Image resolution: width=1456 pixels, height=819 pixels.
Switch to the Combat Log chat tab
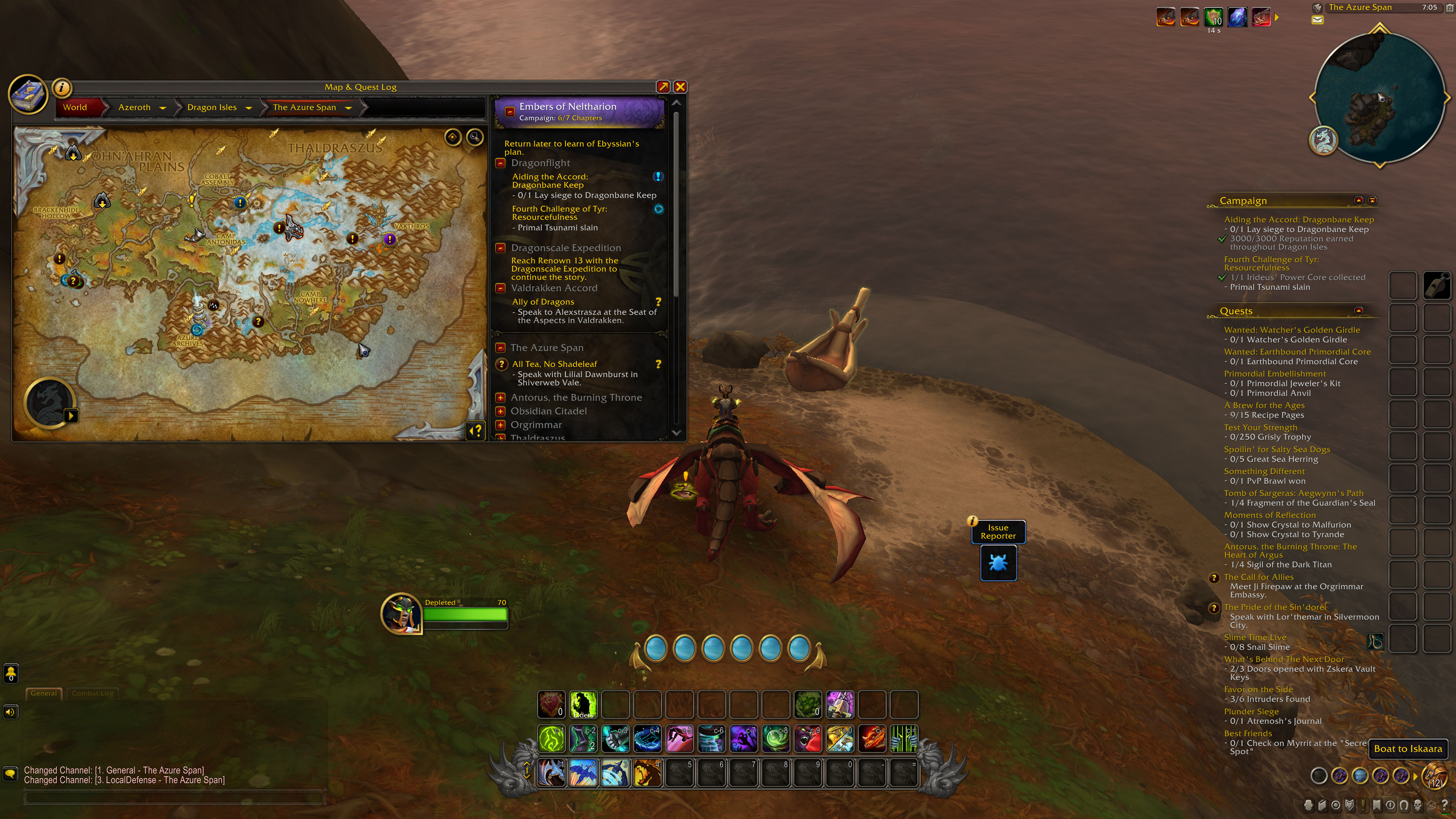tap(92, 693)
